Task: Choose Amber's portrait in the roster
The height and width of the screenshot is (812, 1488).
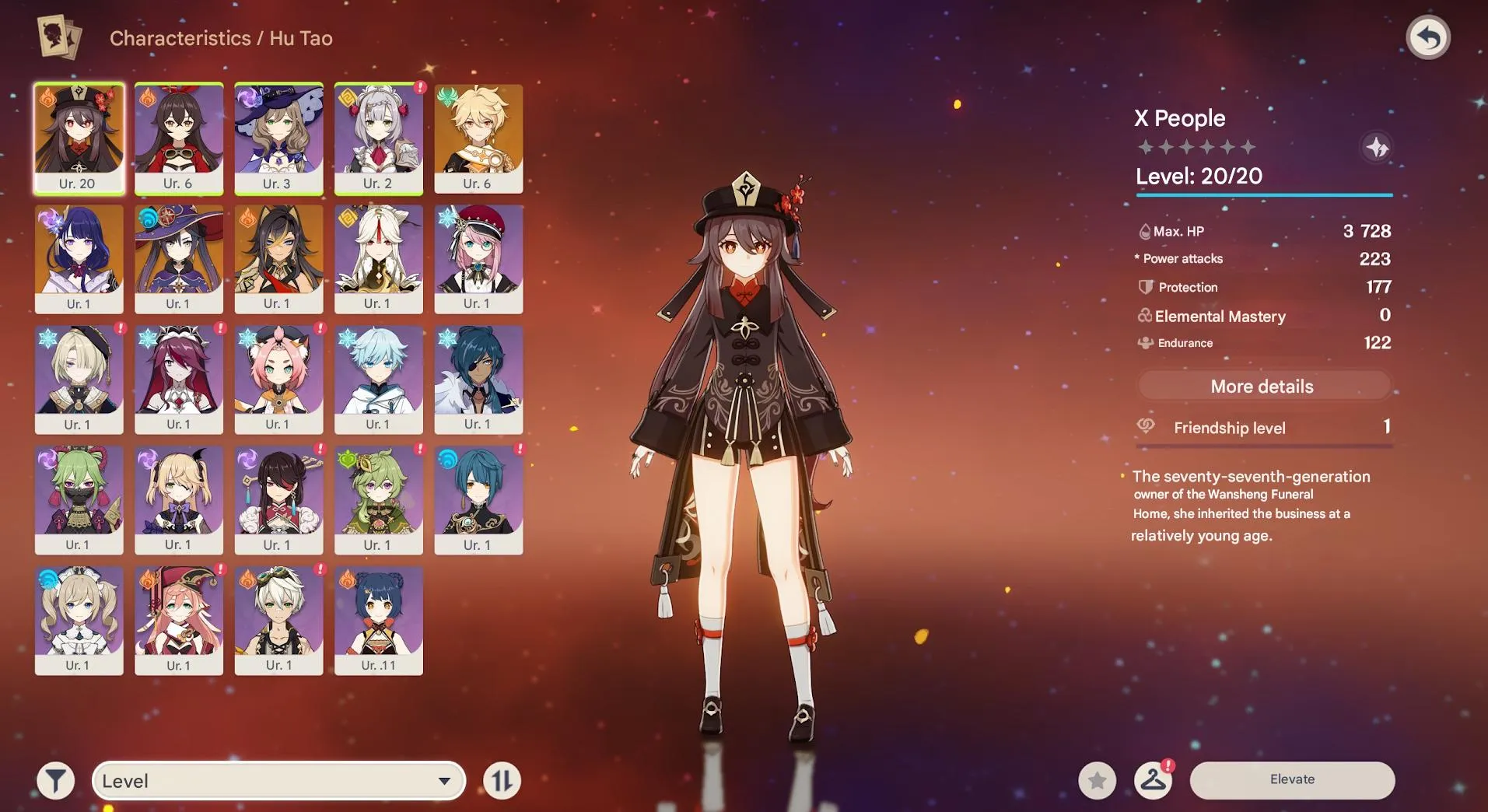Action: 178,138
